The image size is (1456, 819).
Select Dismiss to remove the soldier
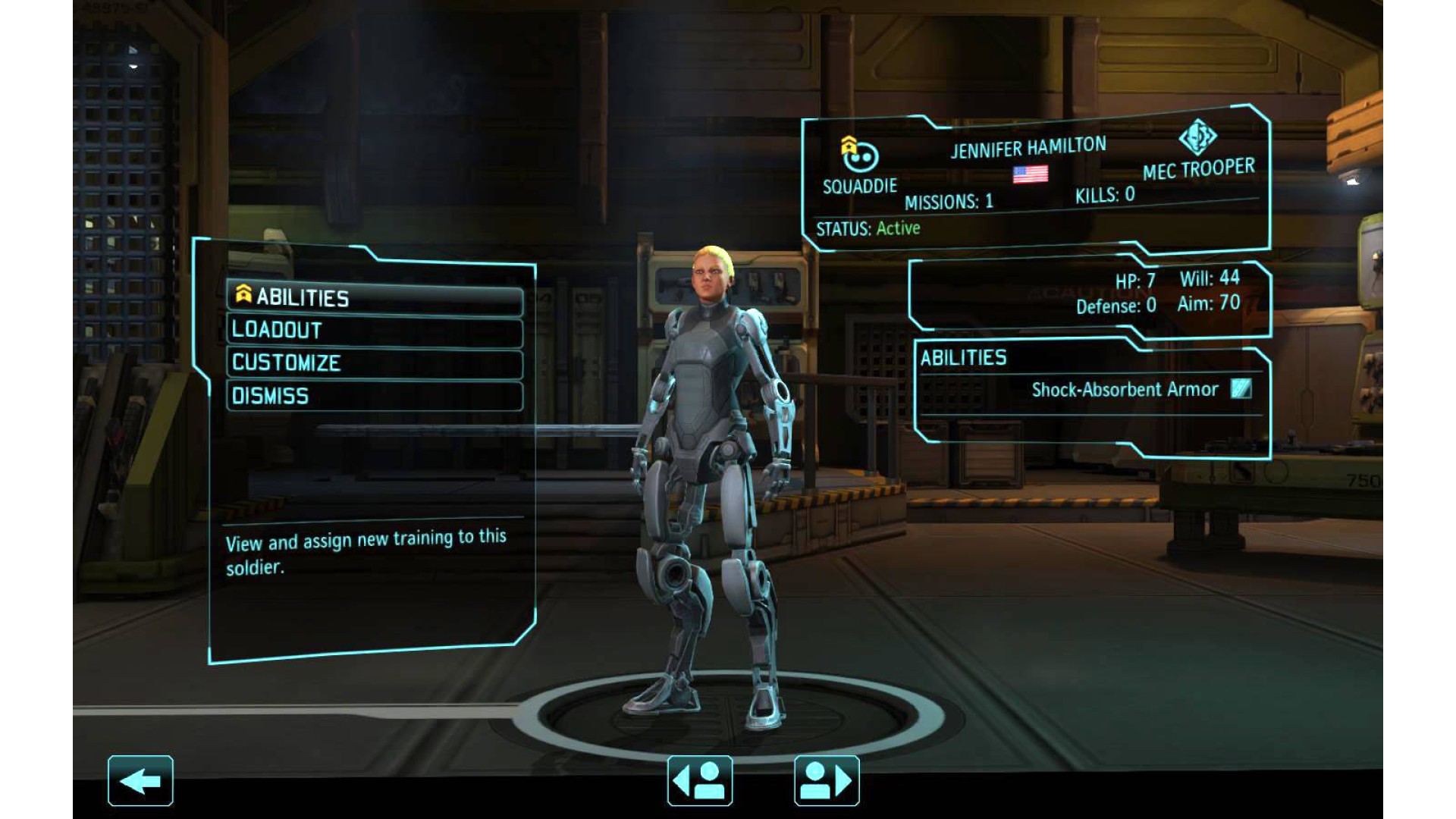[375, 397]
